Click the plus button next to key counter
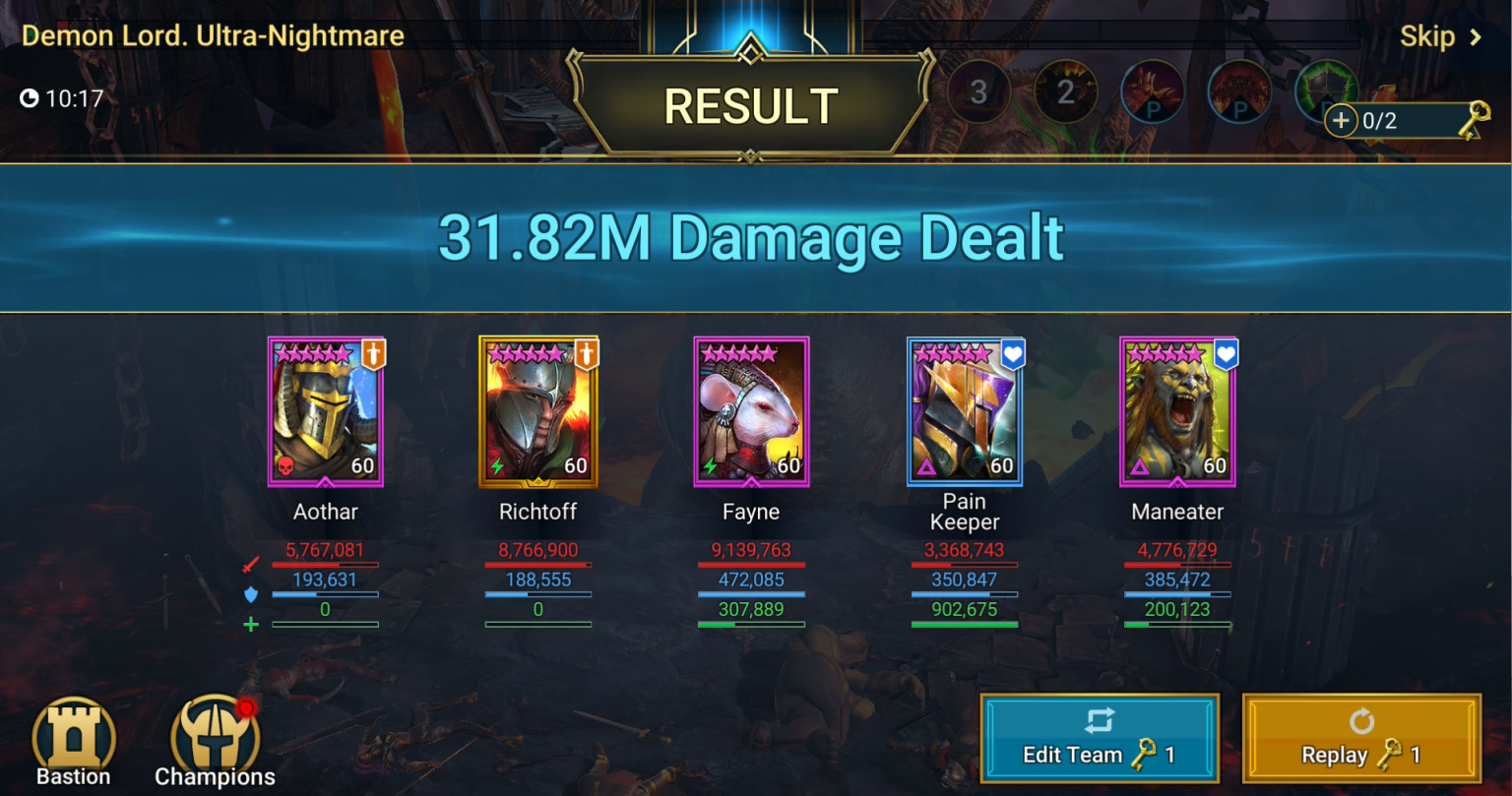 point(1340,120)
